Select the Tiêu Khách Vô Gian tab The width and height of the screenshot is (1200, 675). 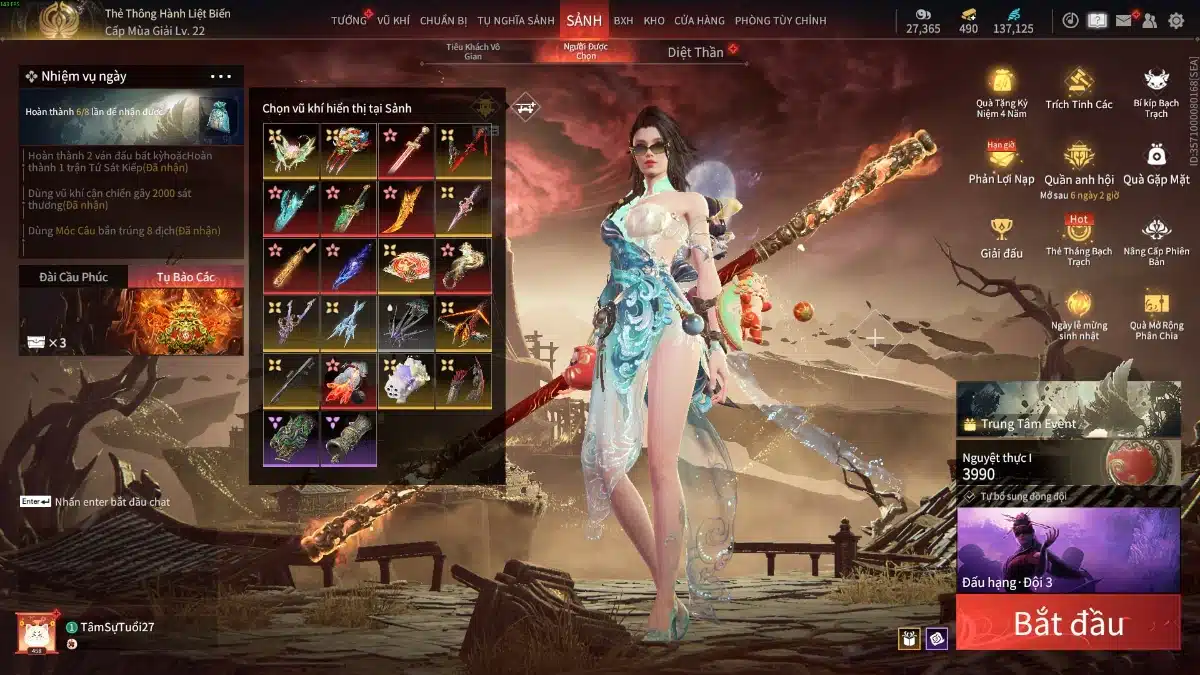(473, 52)
